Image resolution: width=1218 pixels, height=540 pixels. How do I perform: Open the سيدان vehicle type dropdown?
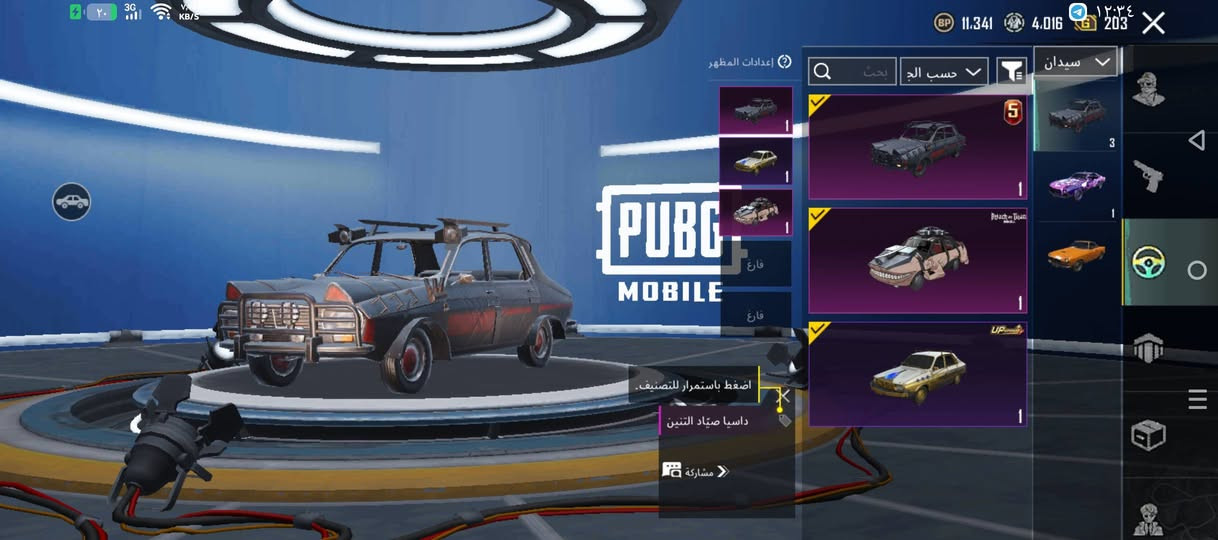pyautogui.click(x=1075, y=62)
